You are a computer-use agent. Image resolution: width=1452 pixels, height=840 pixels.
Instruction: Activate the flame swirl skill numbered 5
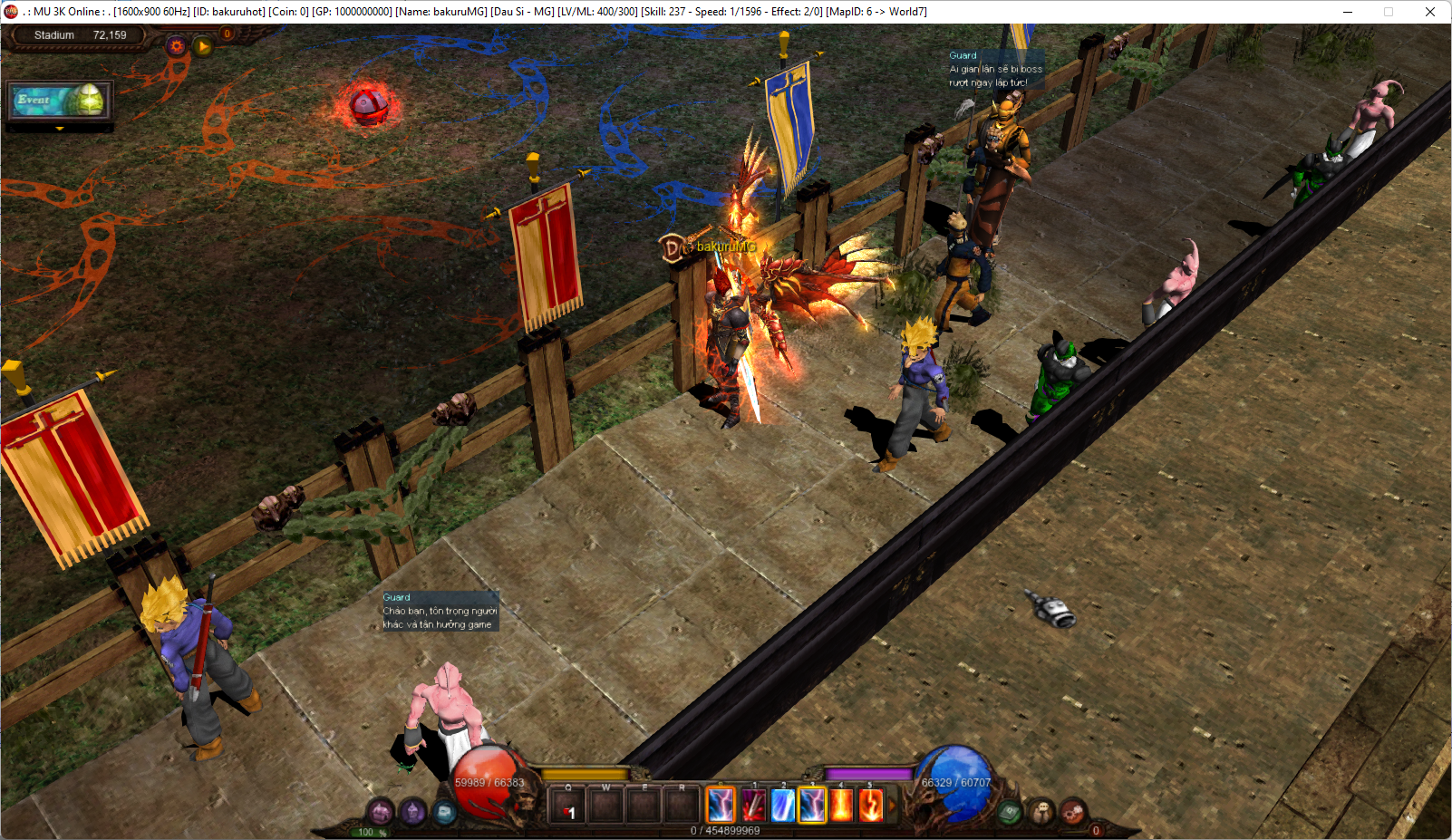(870, 805)
